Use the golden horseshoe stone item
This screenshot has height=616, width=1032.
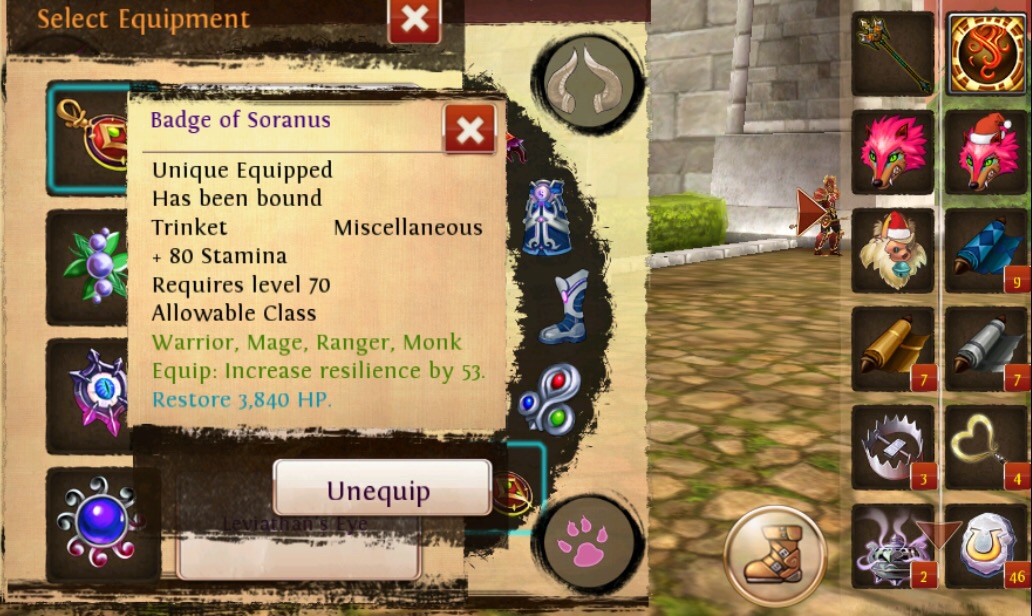986,545
